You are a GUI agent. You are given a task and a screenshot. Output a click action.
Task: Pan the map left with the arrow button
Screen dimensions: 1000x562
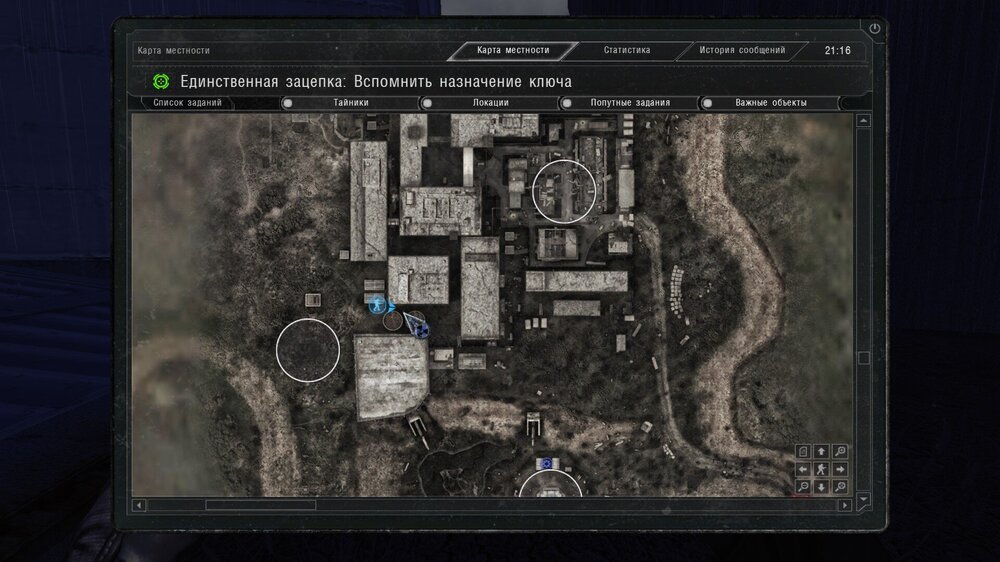[803, 469]
